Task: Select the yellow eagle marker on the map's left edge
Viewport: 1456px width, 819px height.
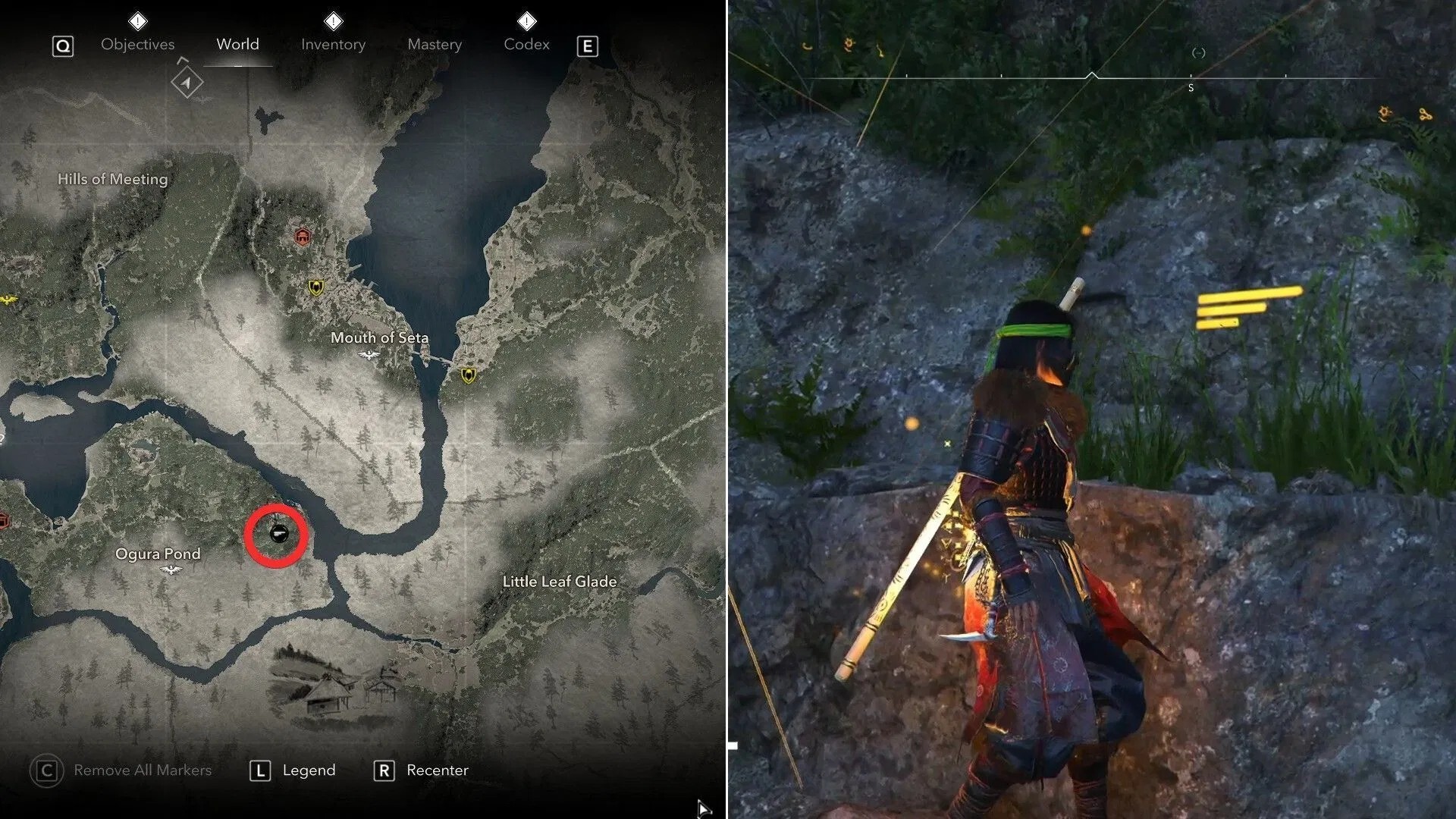Action: click(6, 297)
